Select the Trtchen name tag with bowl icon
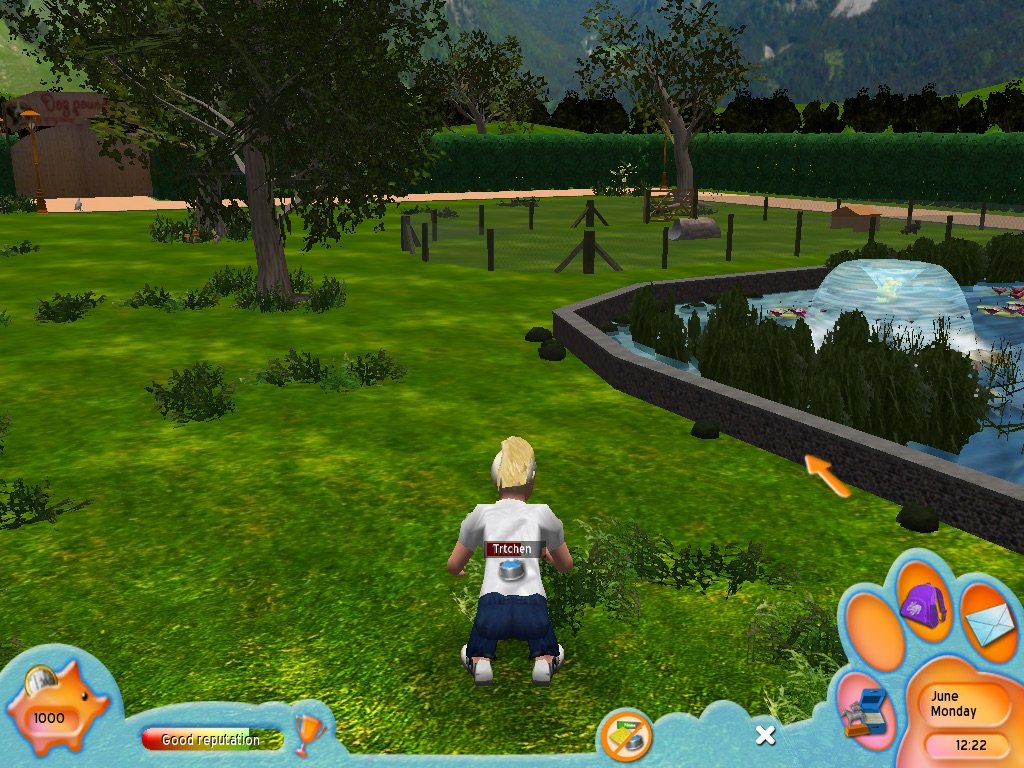Viewport: 1024px width, 768px height. click(x=513, y=560)
